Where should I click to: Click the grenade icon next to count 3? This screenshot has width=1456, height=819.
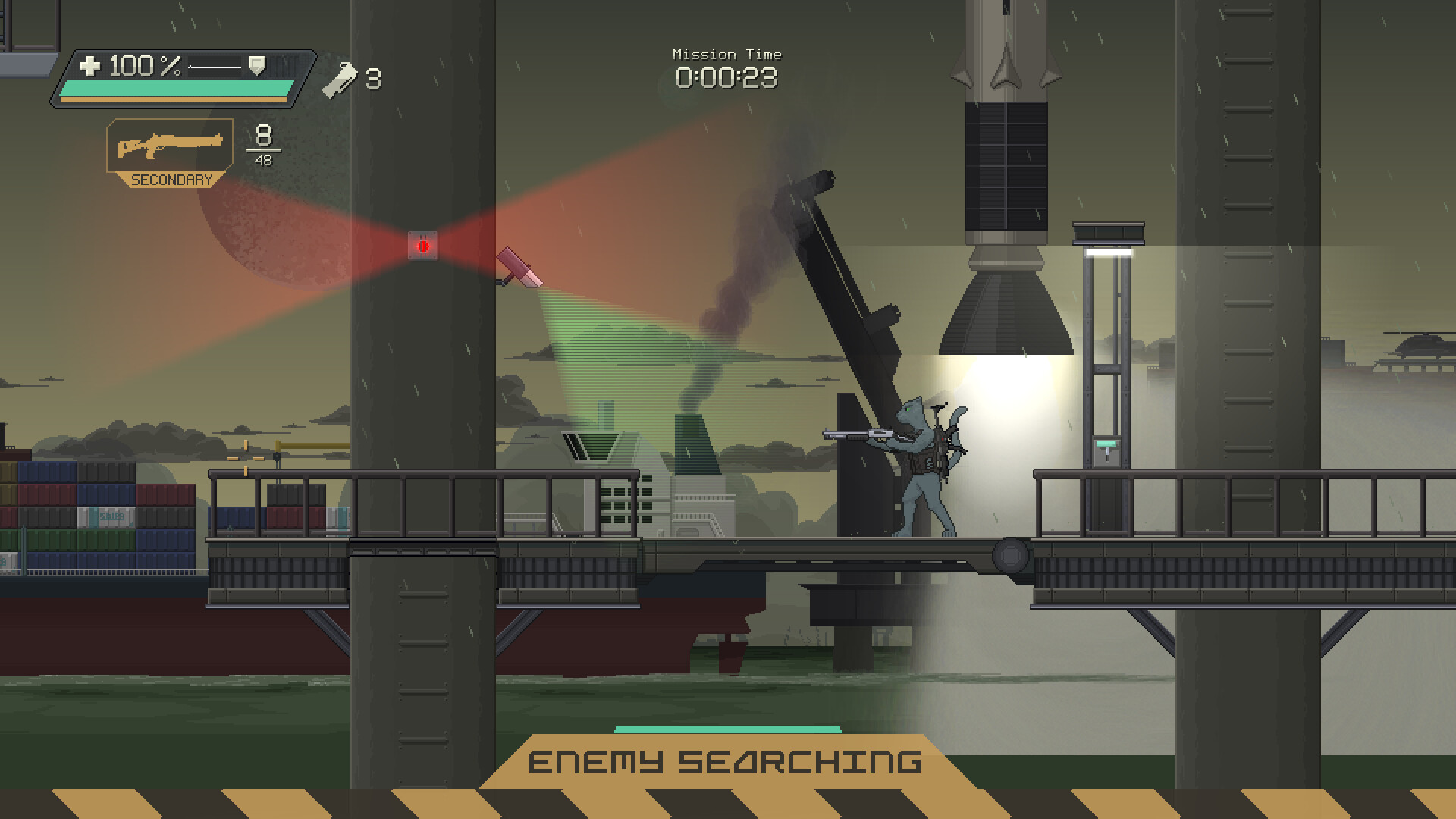click(340, 78)
